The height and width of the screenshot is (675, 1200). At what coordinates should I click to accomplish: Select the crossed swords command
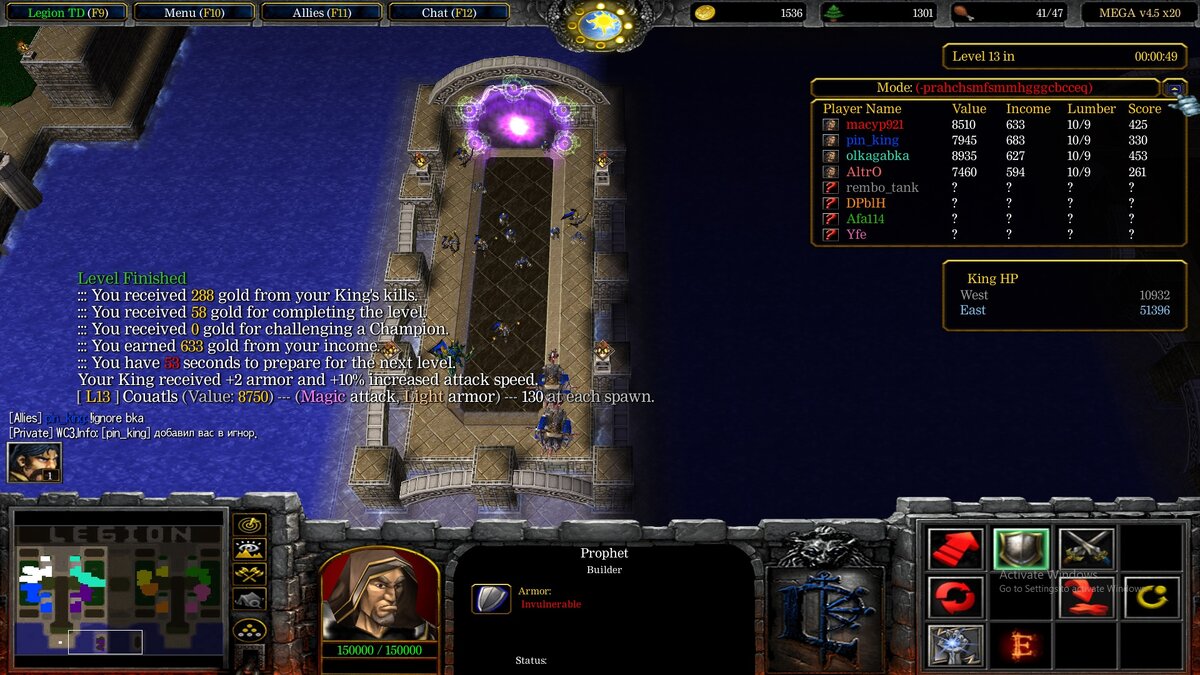[1087, 549]
